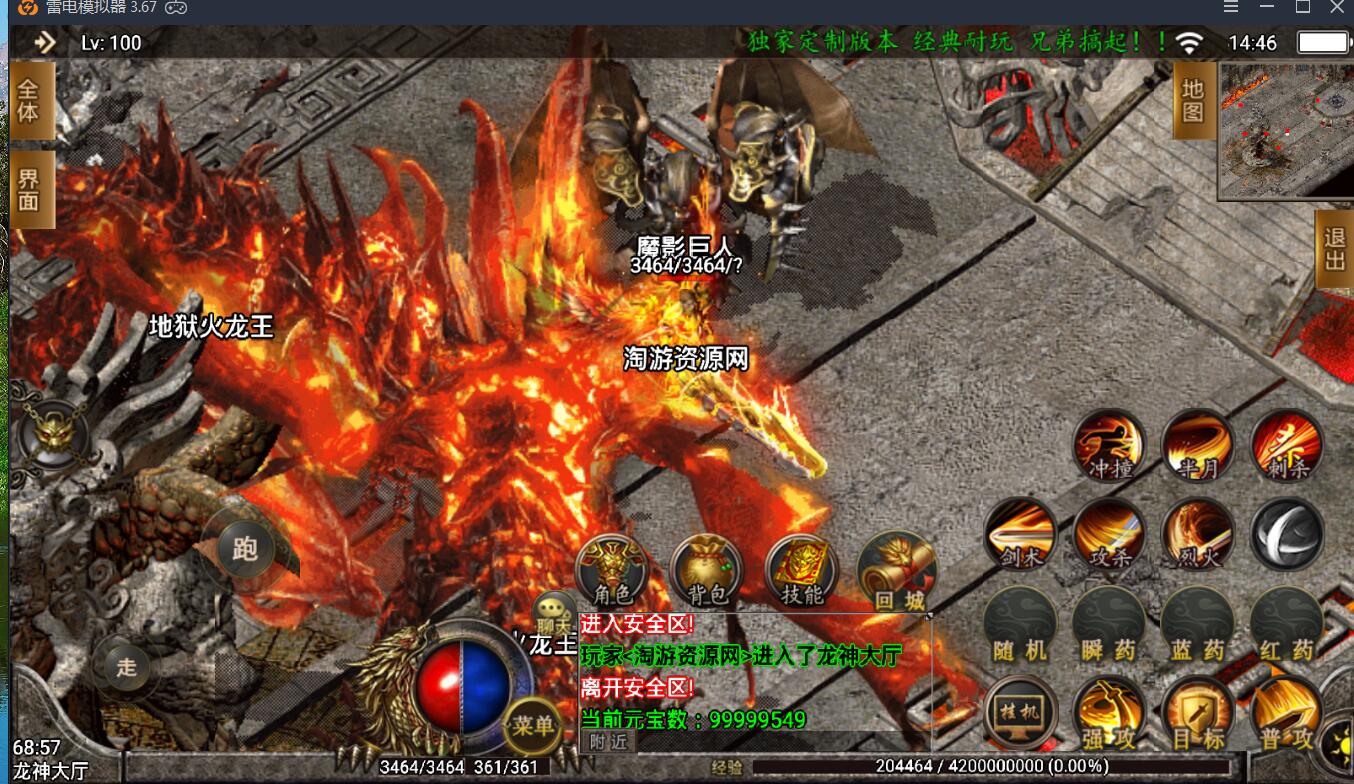Open the 背包 bag inventory
The width and height of the screenshot is (1354, 784).
coord(707,571)
